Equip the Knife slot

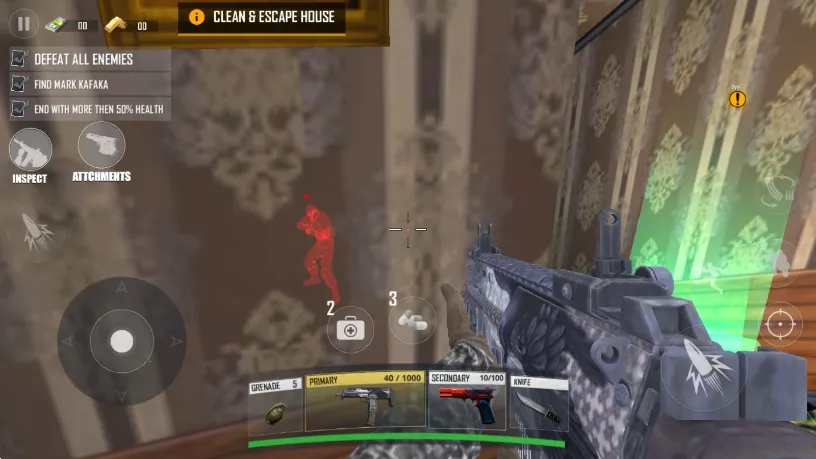pyautogui.click(x=538, y=403)
